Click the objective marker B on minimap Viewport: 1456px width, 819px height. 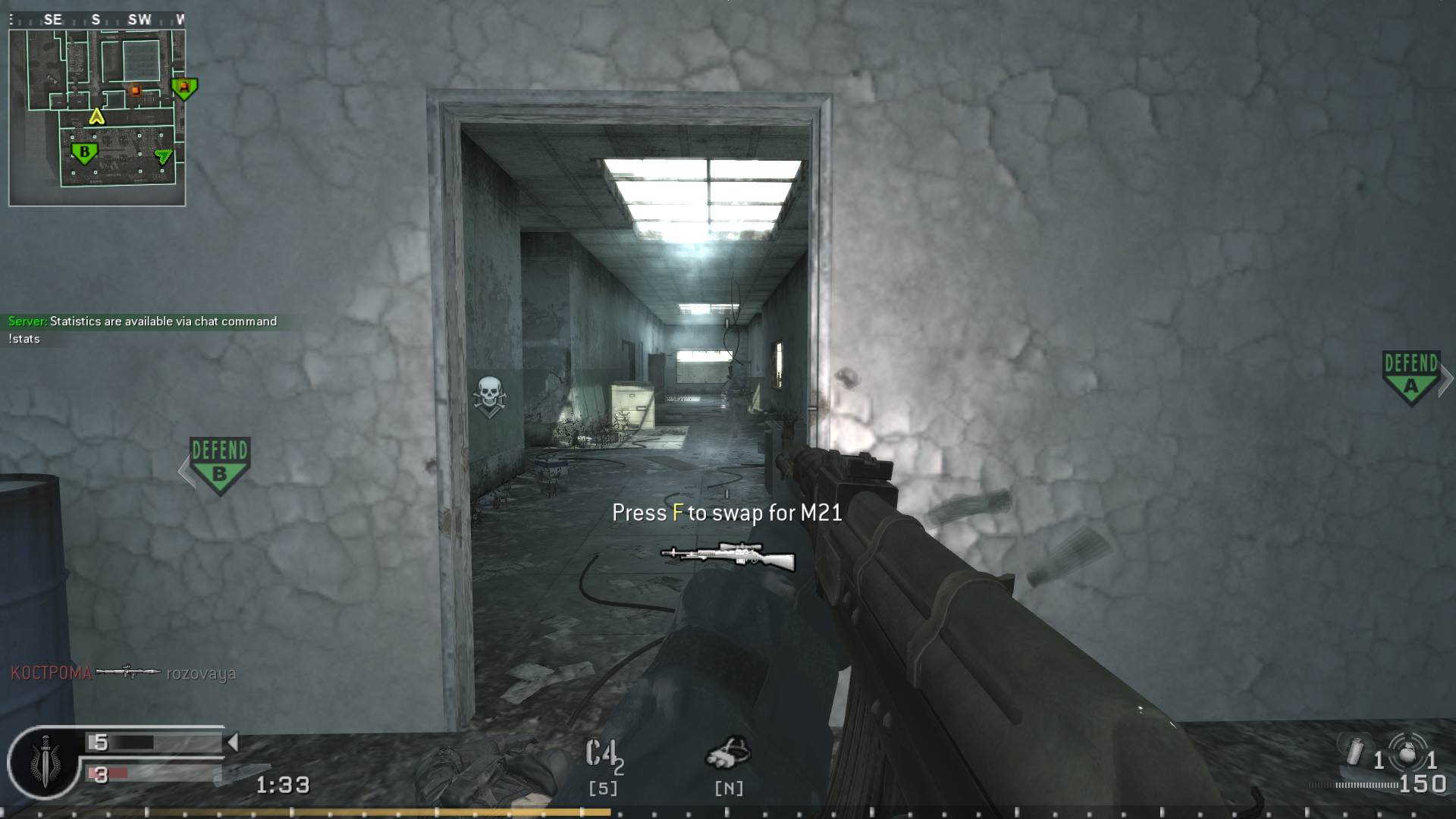pyautogui.click(x=86, y=152)
